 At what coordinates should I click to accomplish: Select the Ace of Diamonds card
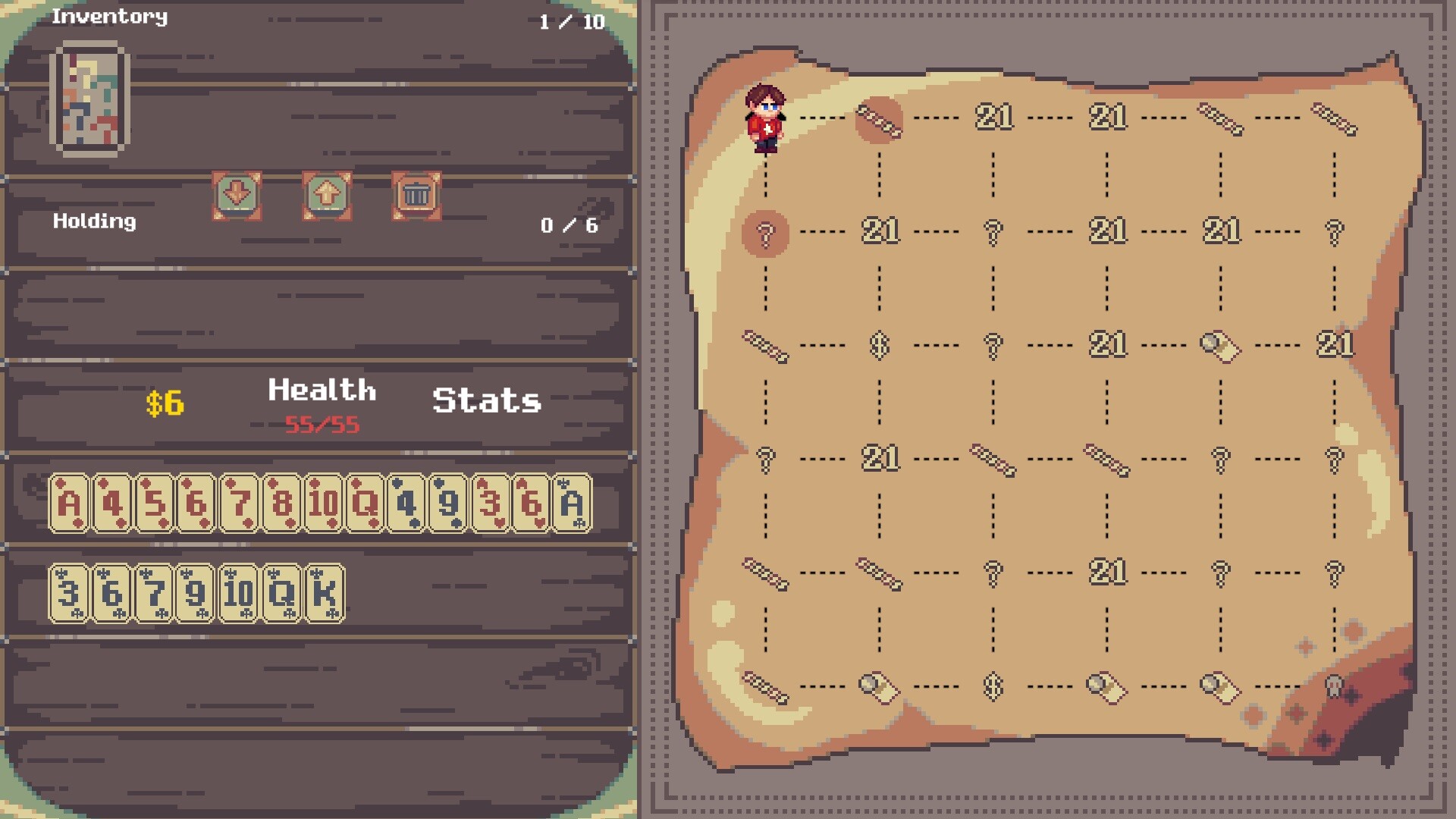[x=71, y=503]
